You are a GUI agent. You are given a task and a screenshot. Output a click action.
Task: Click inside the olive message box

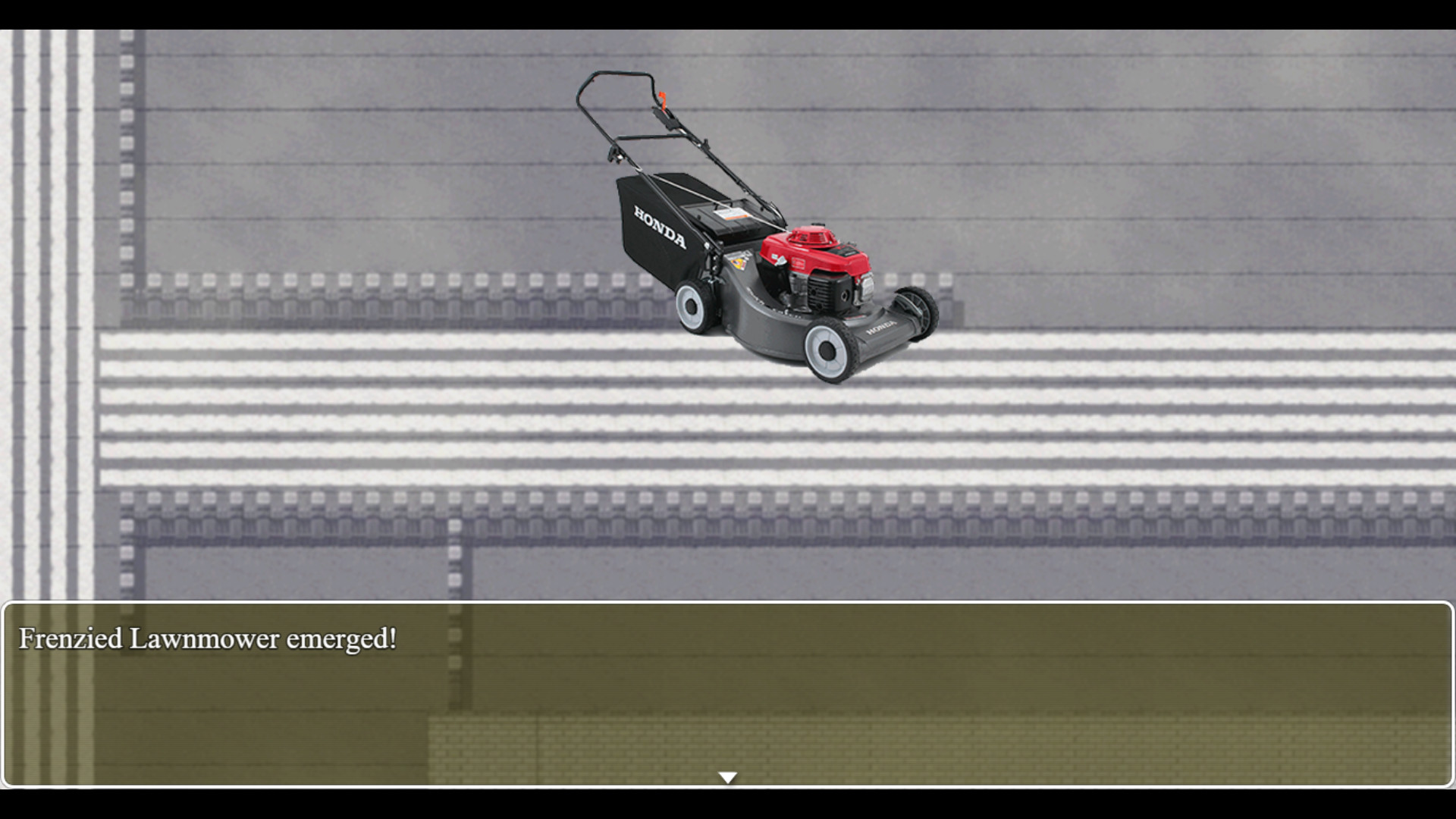tap(728, 682)
